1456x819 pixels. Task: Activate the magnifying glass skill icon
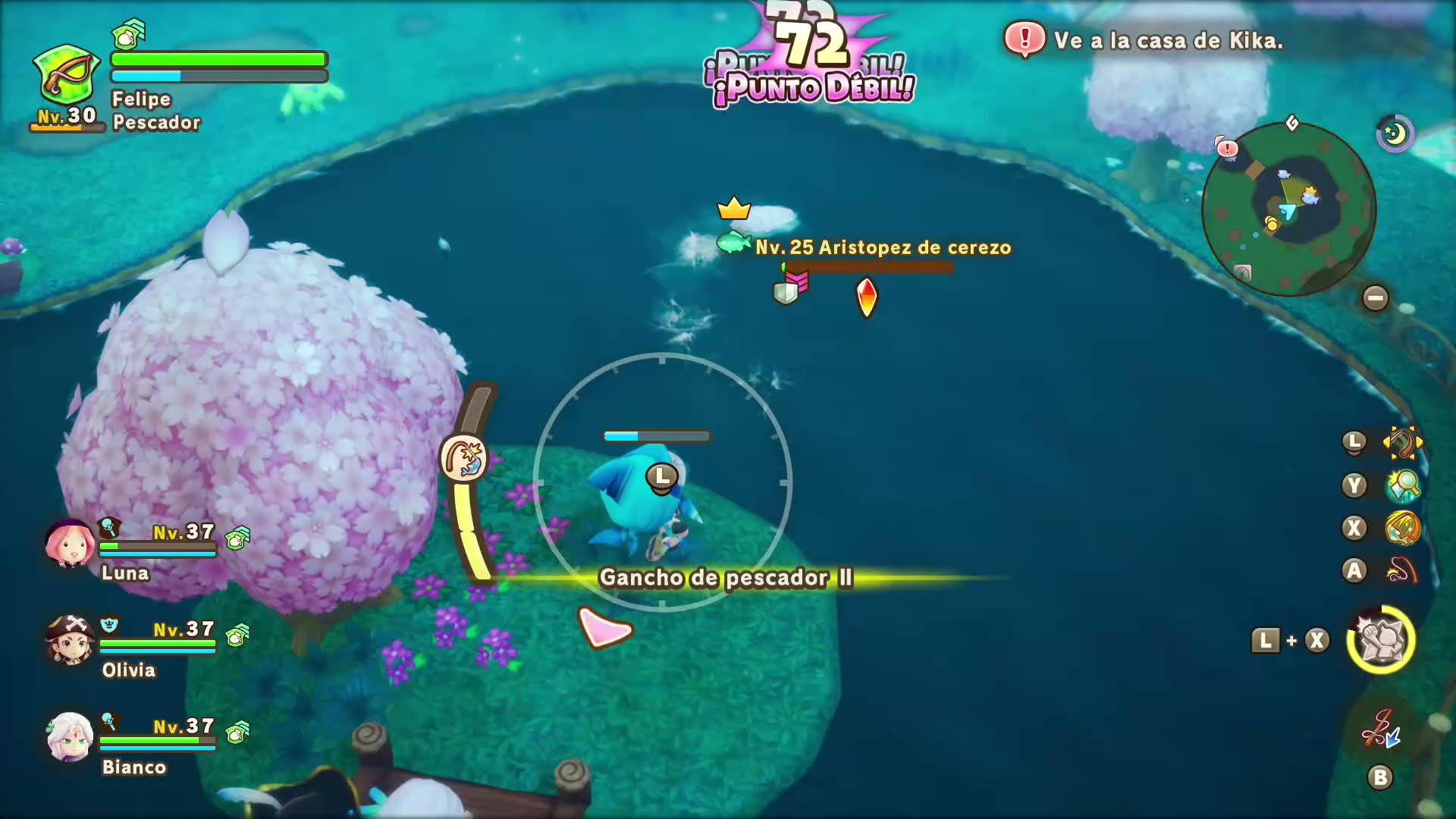coord(1402,485)
